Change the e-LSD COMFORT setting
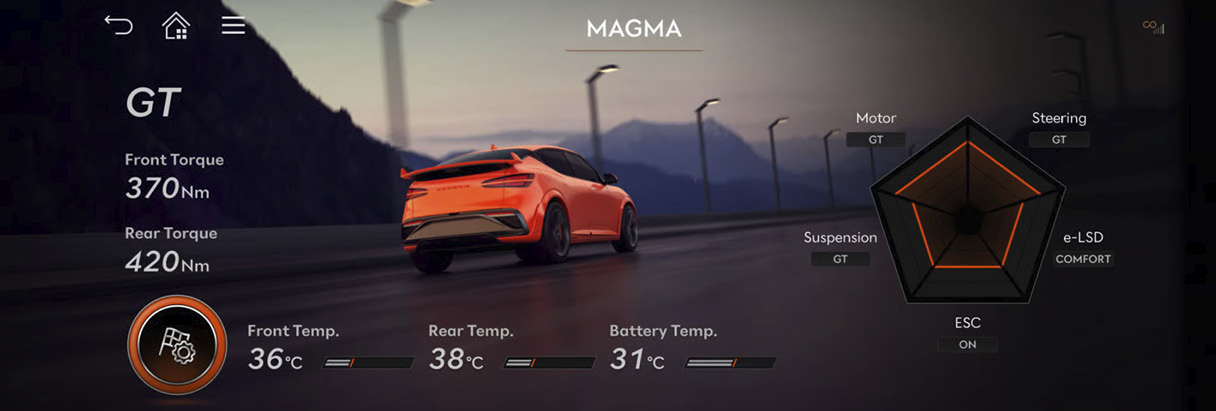1216x411 pixels. click(1083, 259)
